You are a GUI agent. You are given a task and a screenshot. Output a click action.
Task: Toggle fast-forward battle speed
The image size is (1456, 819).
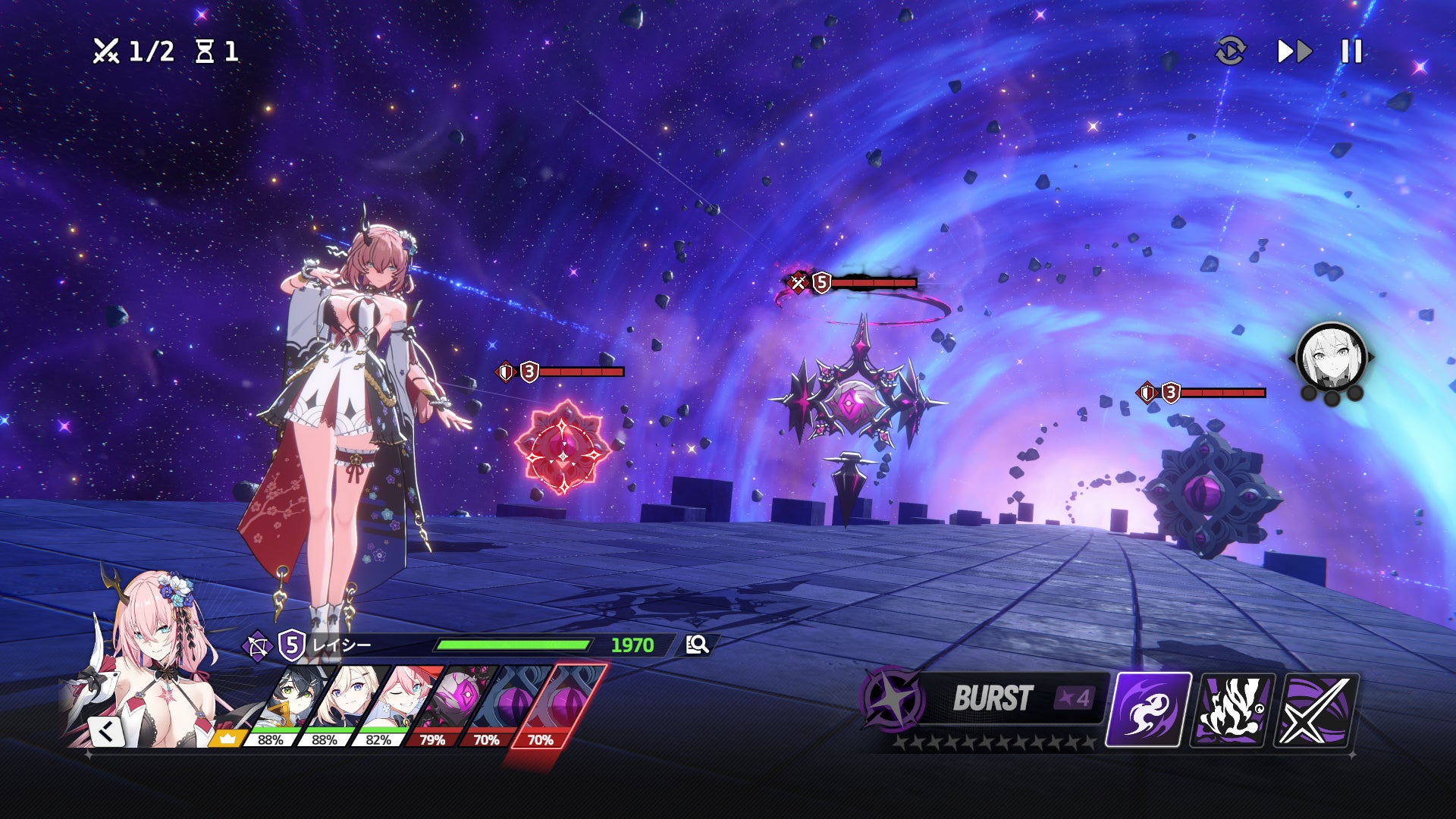[x=1294, y=52]
